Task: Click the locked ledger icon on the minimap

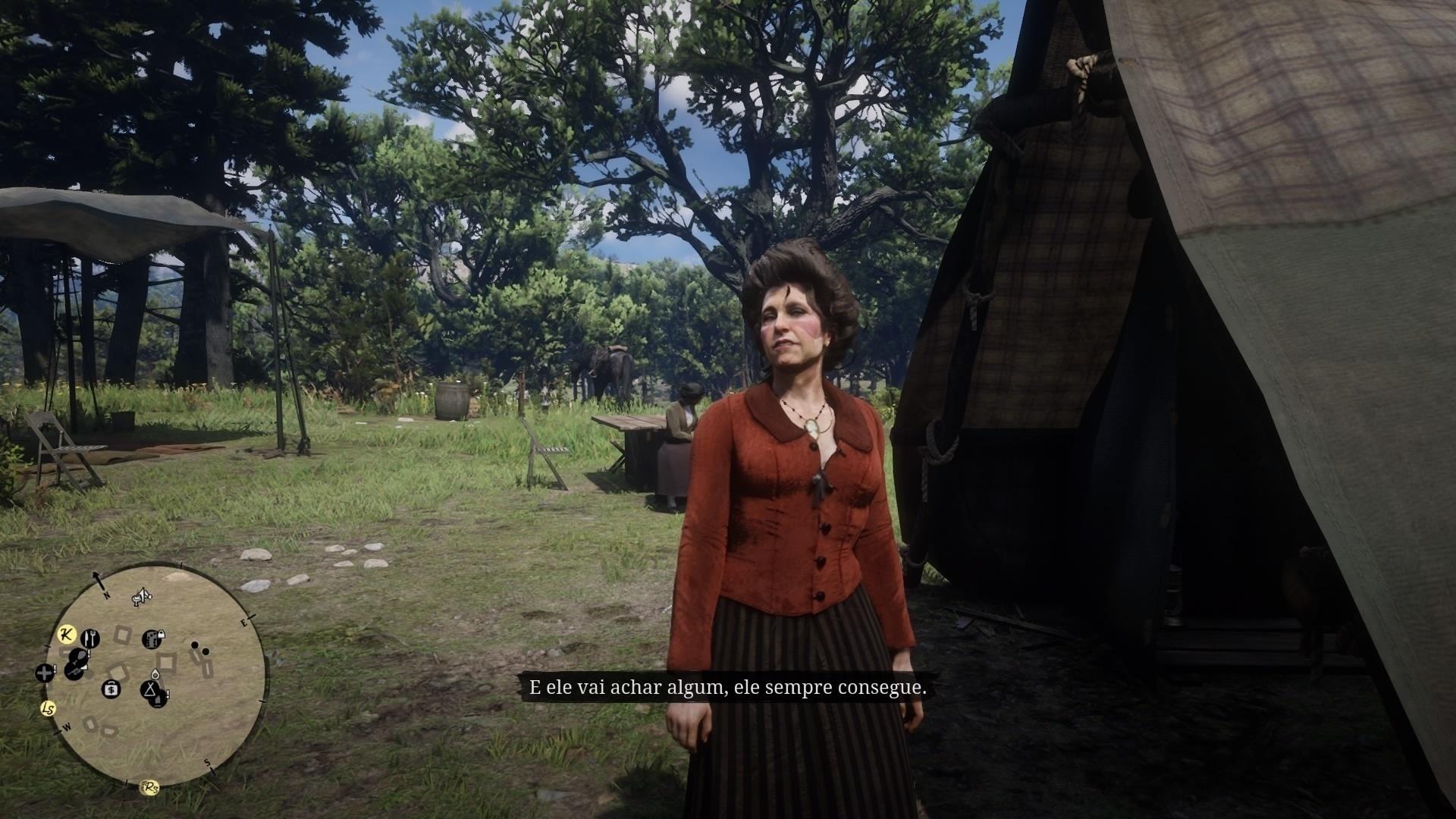Action: pos(152,639)
